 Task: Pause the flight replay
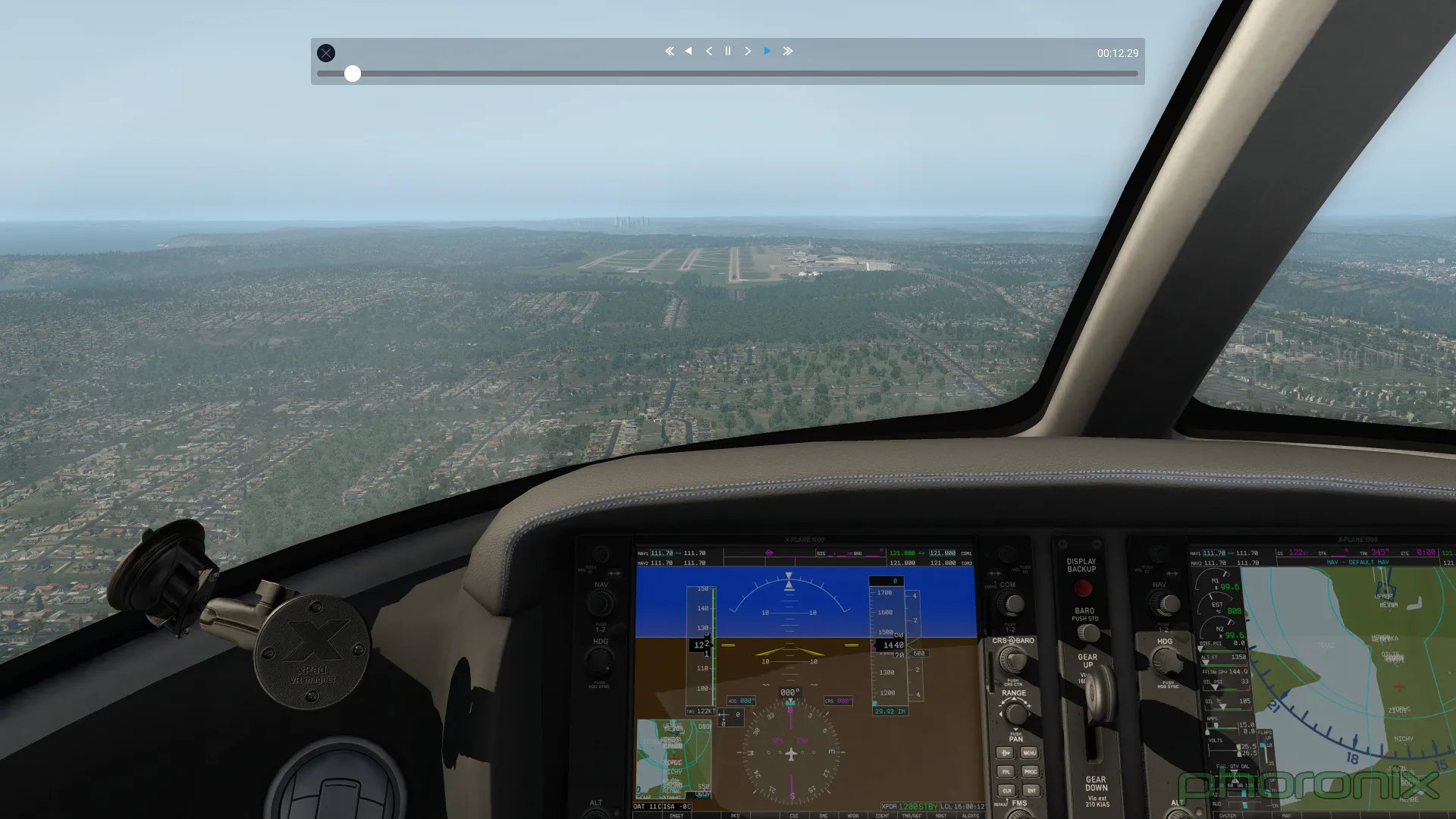click(727, 51)
